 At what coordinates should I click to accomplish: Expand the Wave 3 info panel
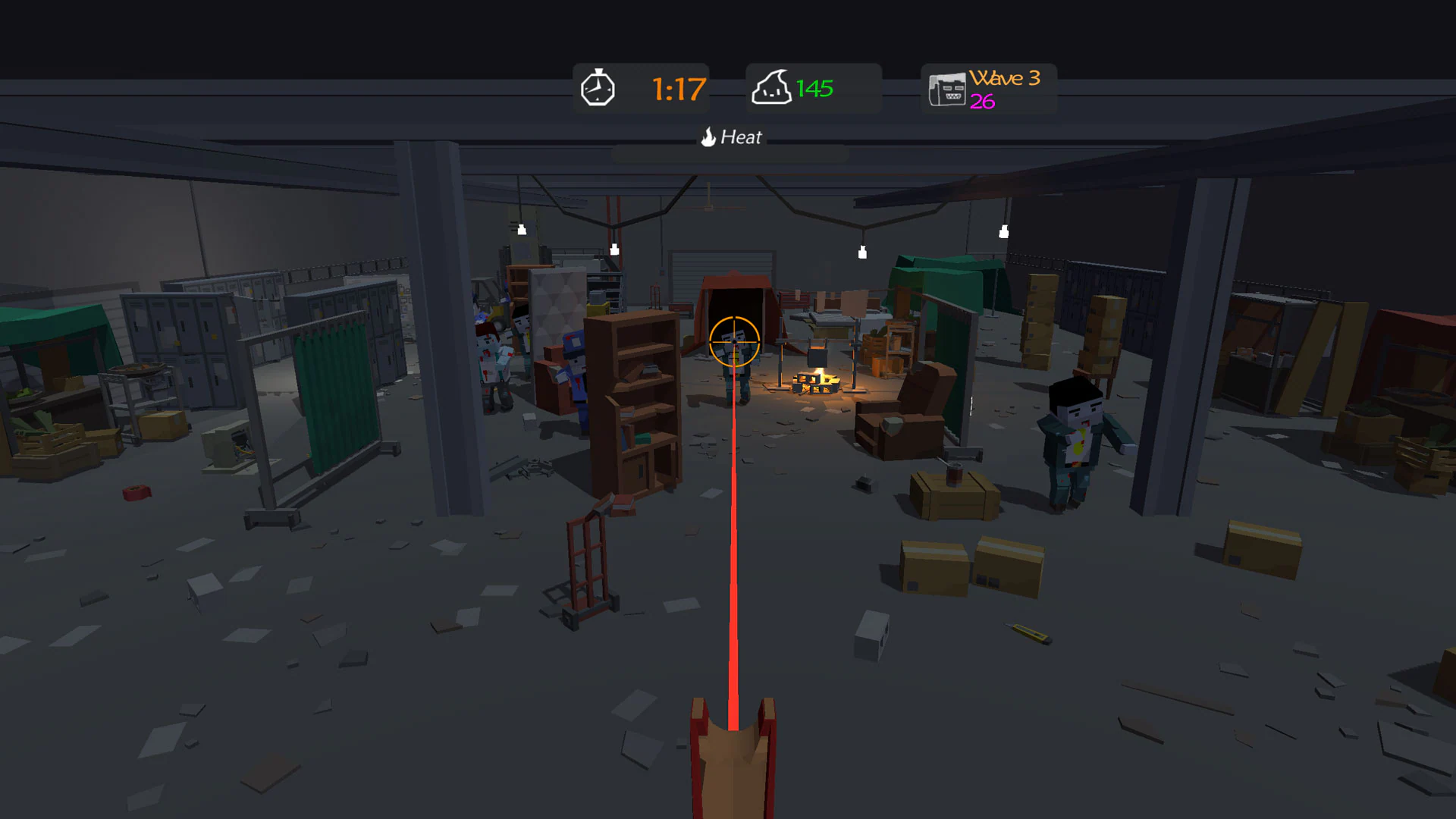[x=988, y=89]
